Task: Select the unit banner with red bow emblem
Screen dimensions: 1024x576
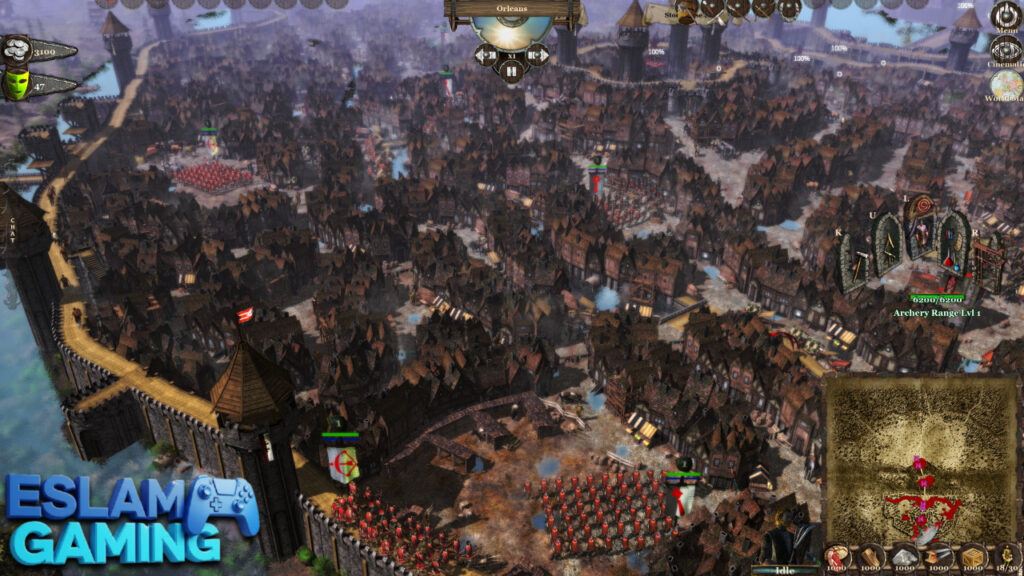Action: click(343, 463)
